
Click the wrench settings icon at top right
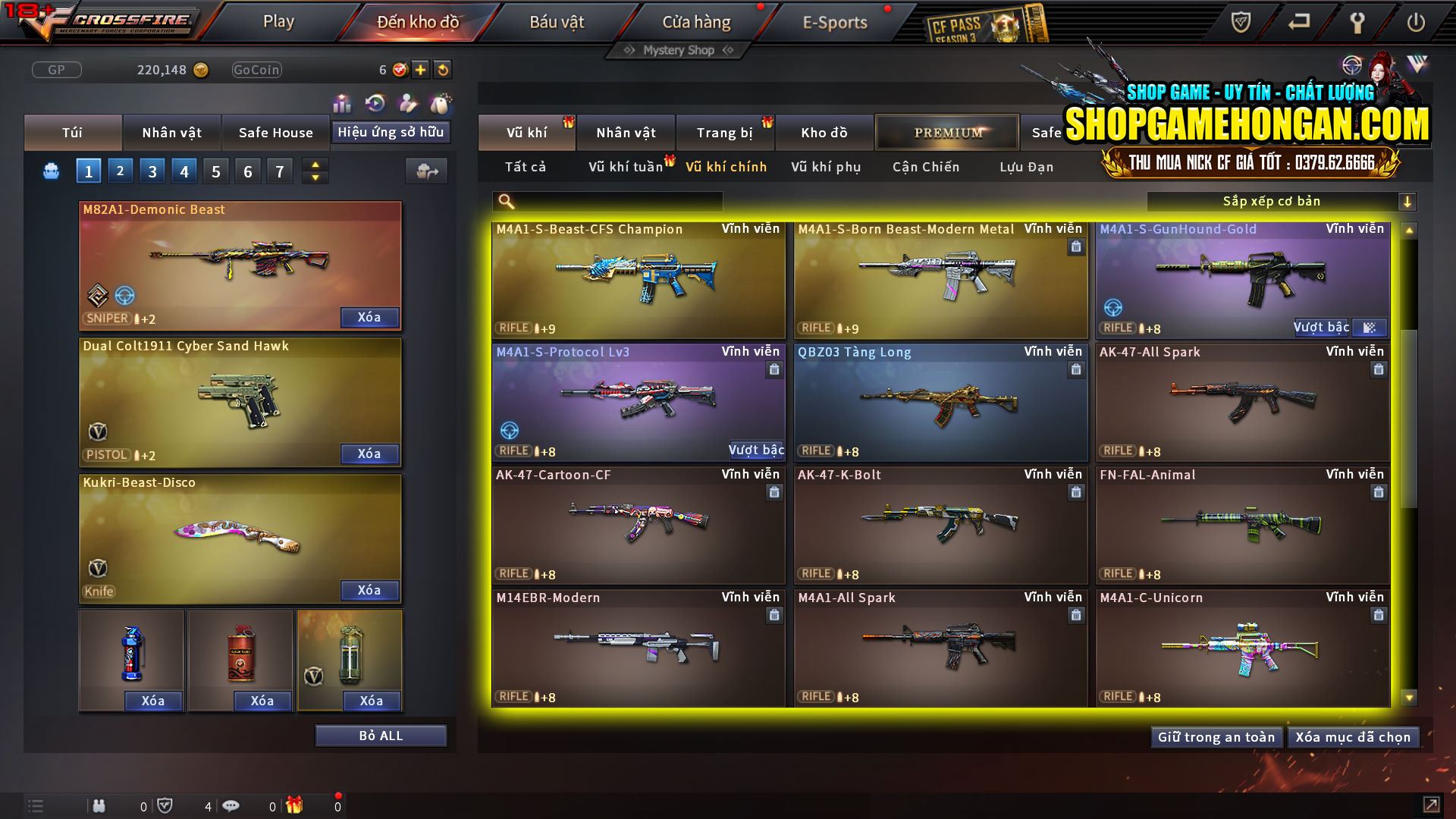1357,23
